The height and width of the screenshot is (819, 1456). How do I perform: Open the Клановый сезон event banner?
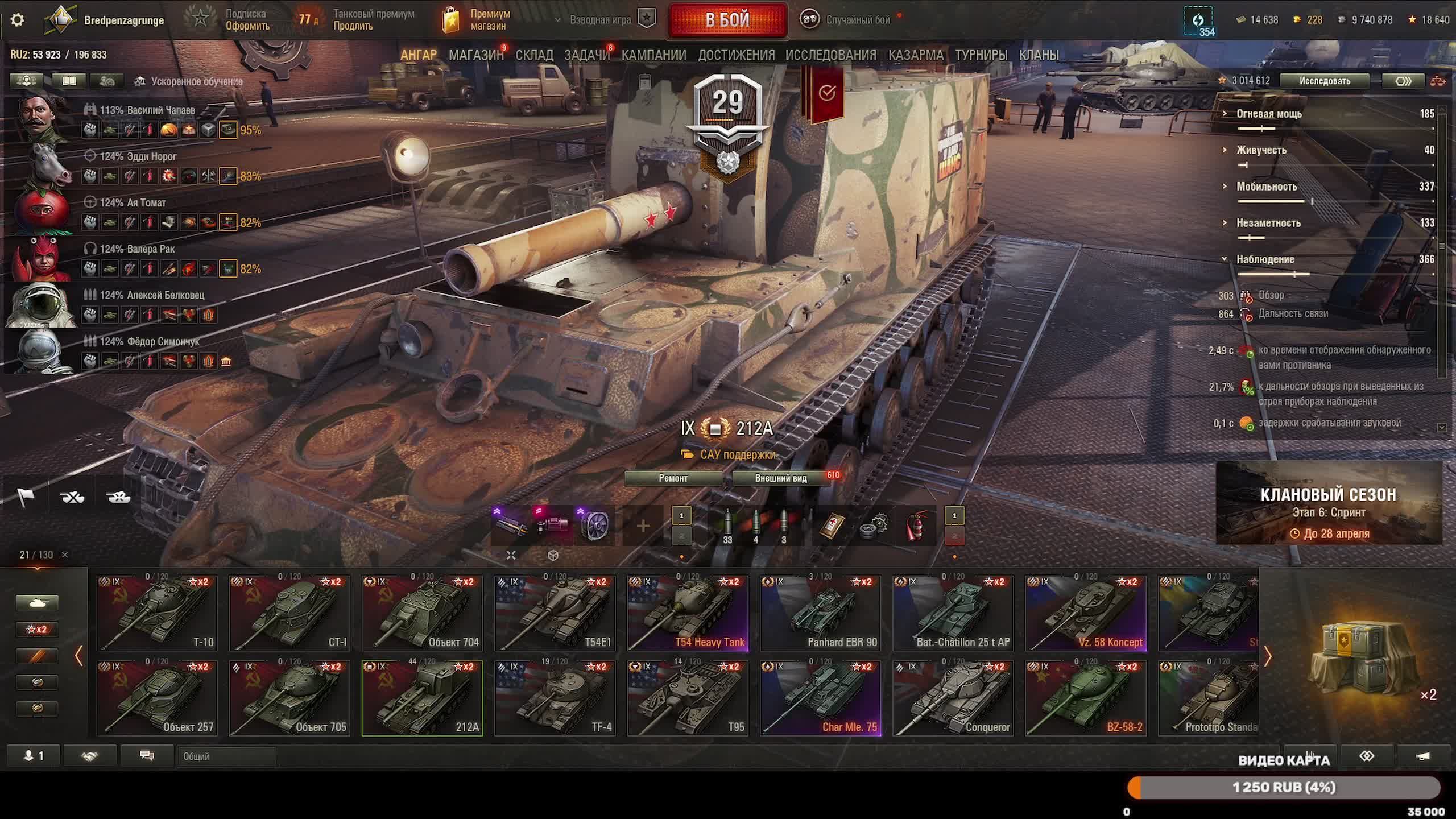[1329, 503]
